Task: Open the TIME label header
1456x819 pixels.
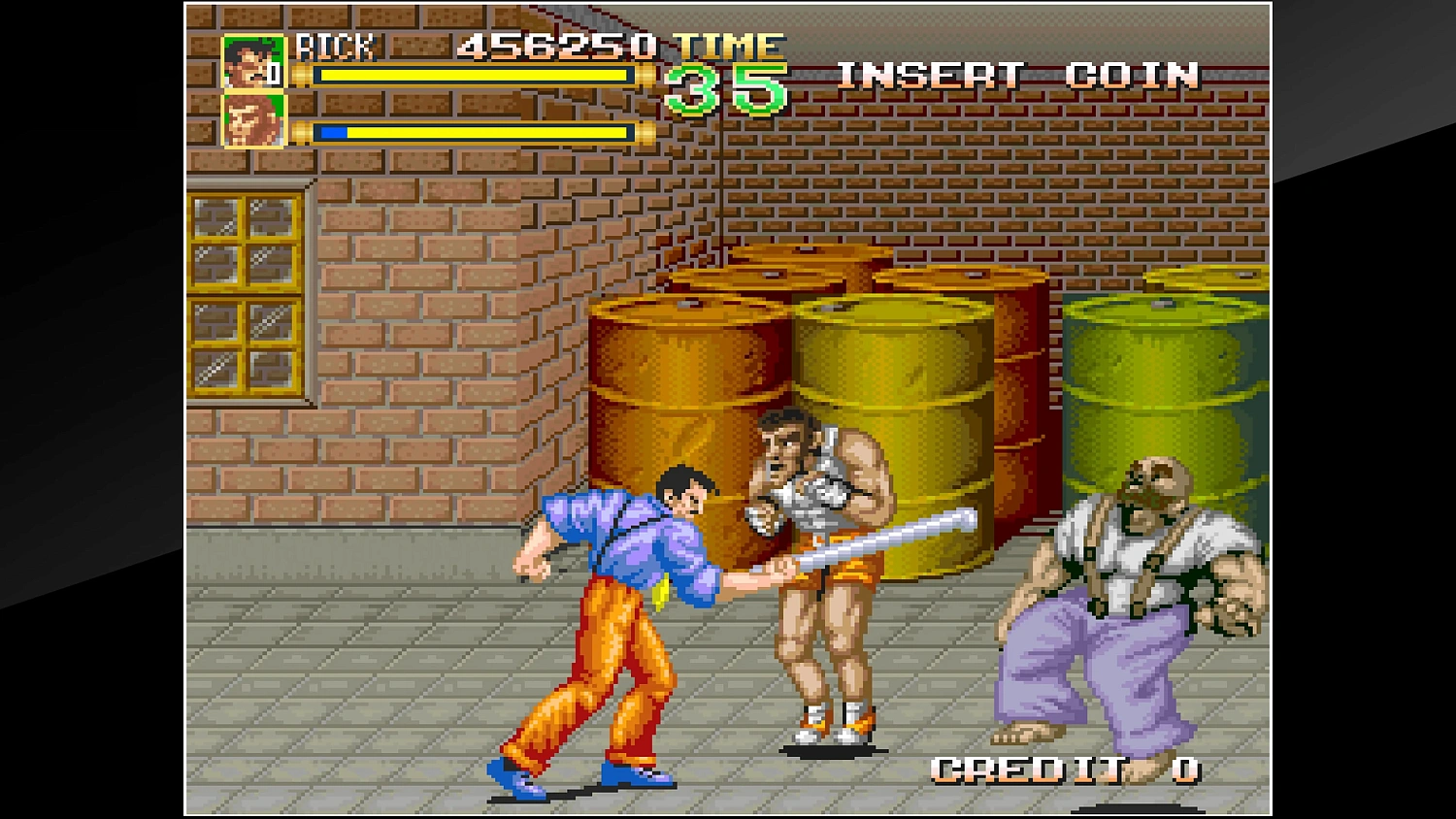Action: (730, 44)
